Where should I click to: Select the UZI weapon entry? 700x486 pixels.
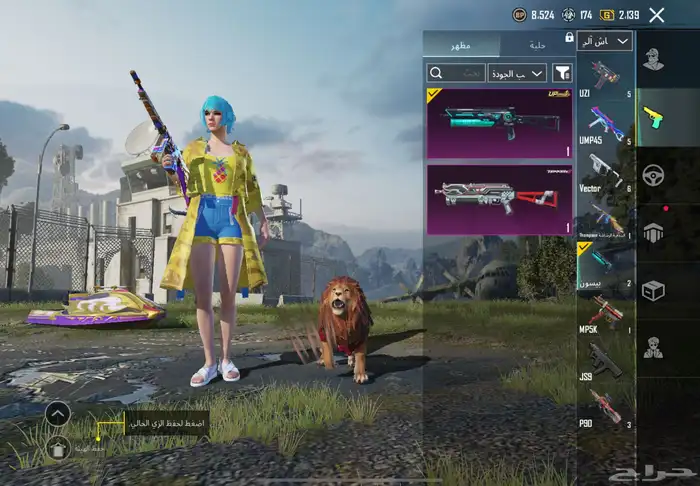click(605, 78)
